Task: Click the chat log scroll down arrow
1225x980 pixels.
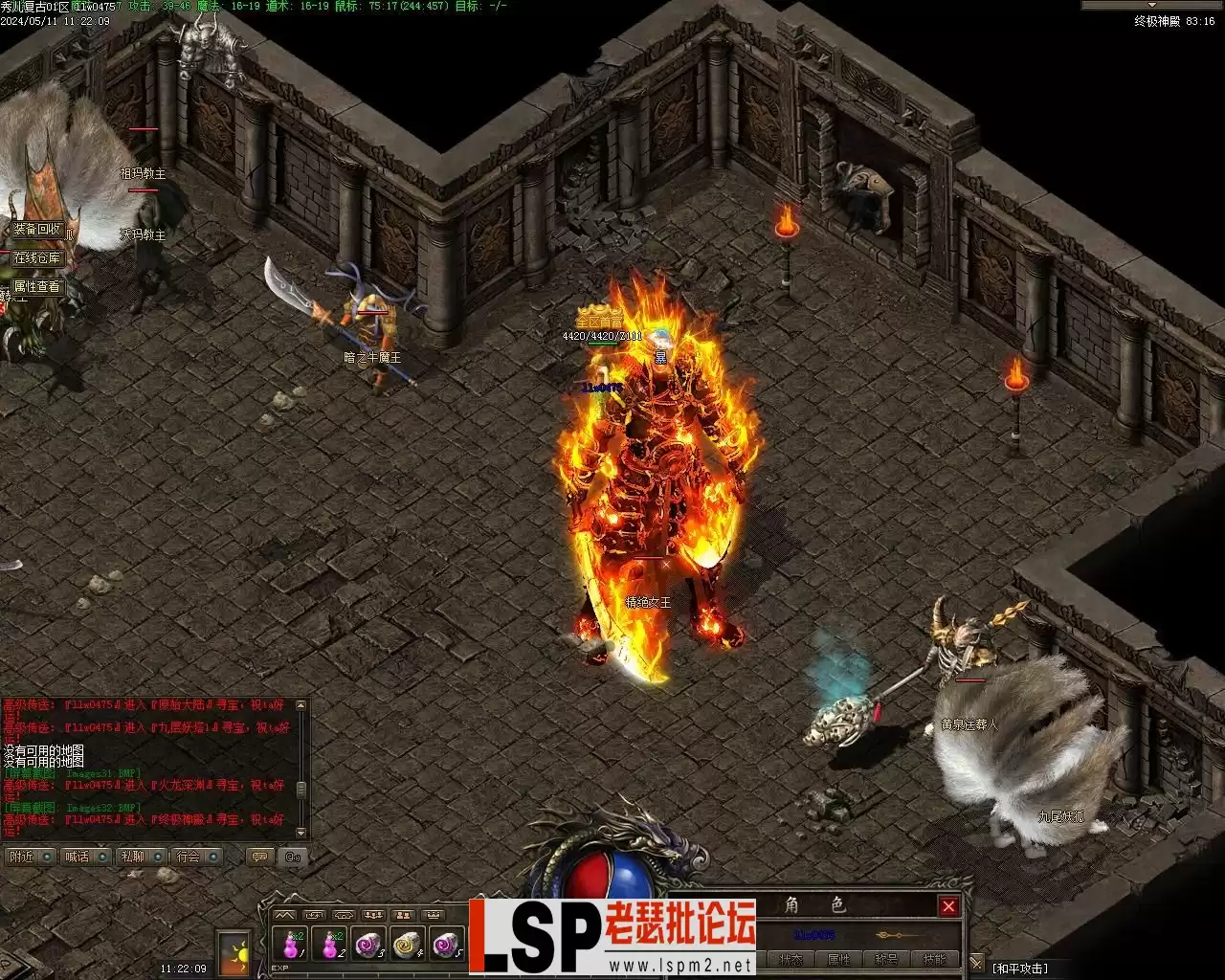Action: click(301, 833)
